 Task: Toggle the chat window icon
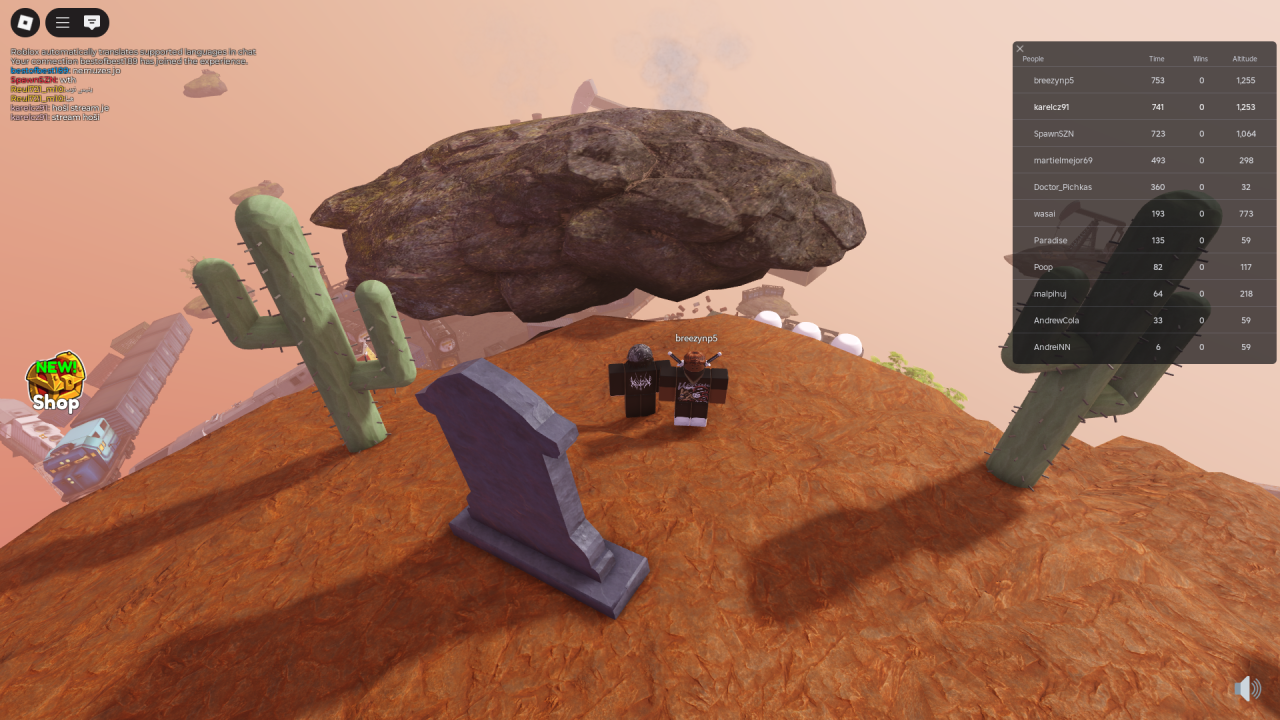click(x=92, y=22)
